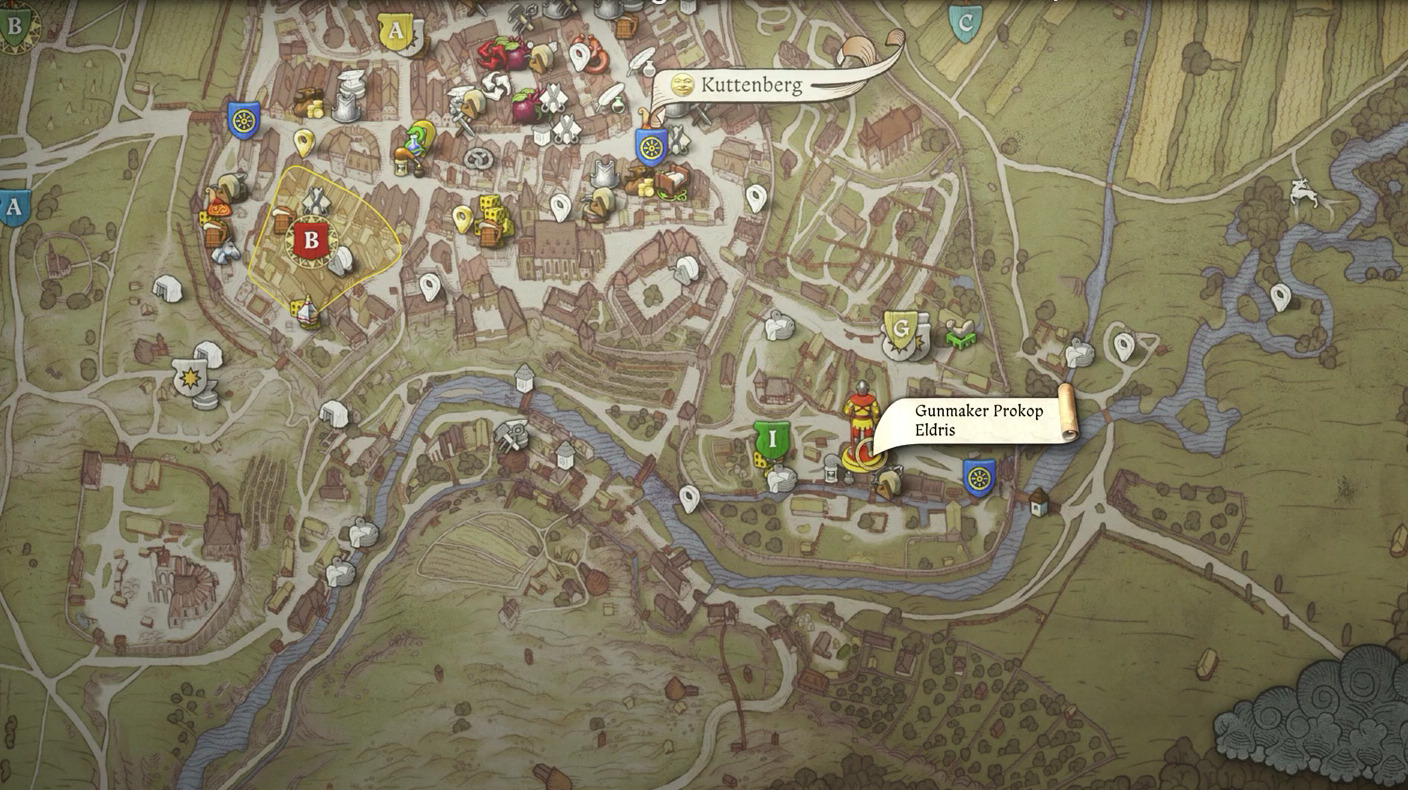Select the tailor scissors icon

(555, 98)
